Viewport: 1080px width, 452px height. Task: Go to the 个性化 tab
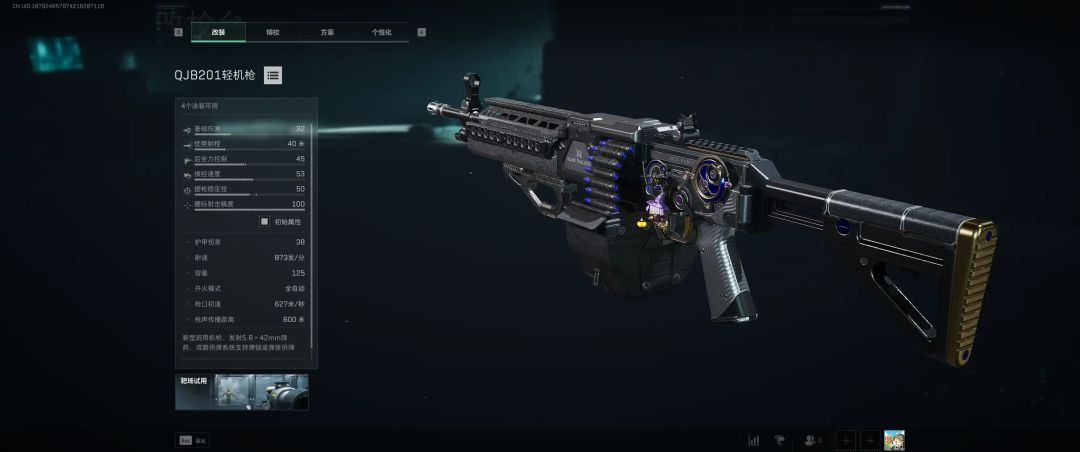coord(381,32)
